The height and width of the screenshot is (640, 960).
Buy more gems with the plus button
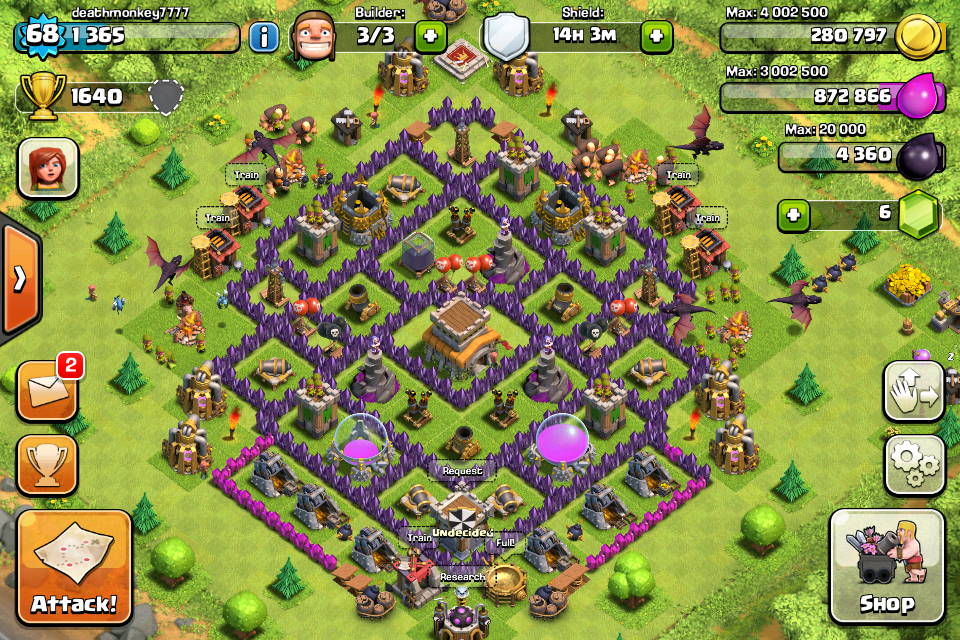tap(794, 215)
